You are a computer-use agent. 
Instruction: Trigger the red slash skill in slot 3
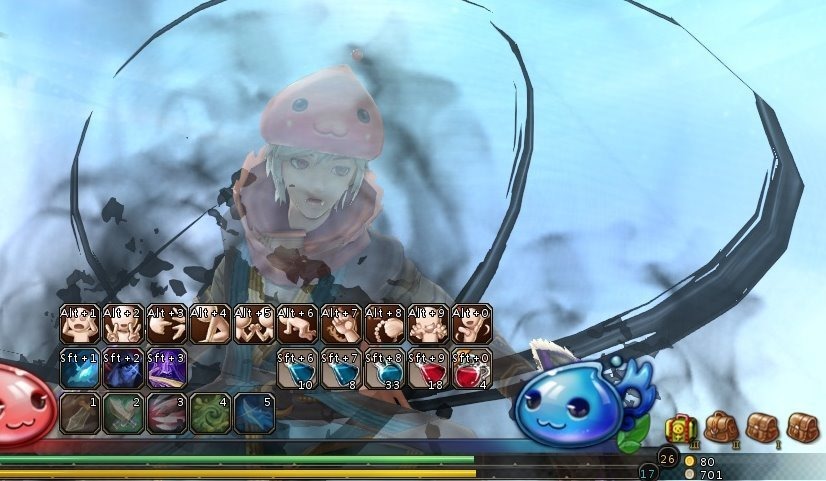tap(167, 413)
